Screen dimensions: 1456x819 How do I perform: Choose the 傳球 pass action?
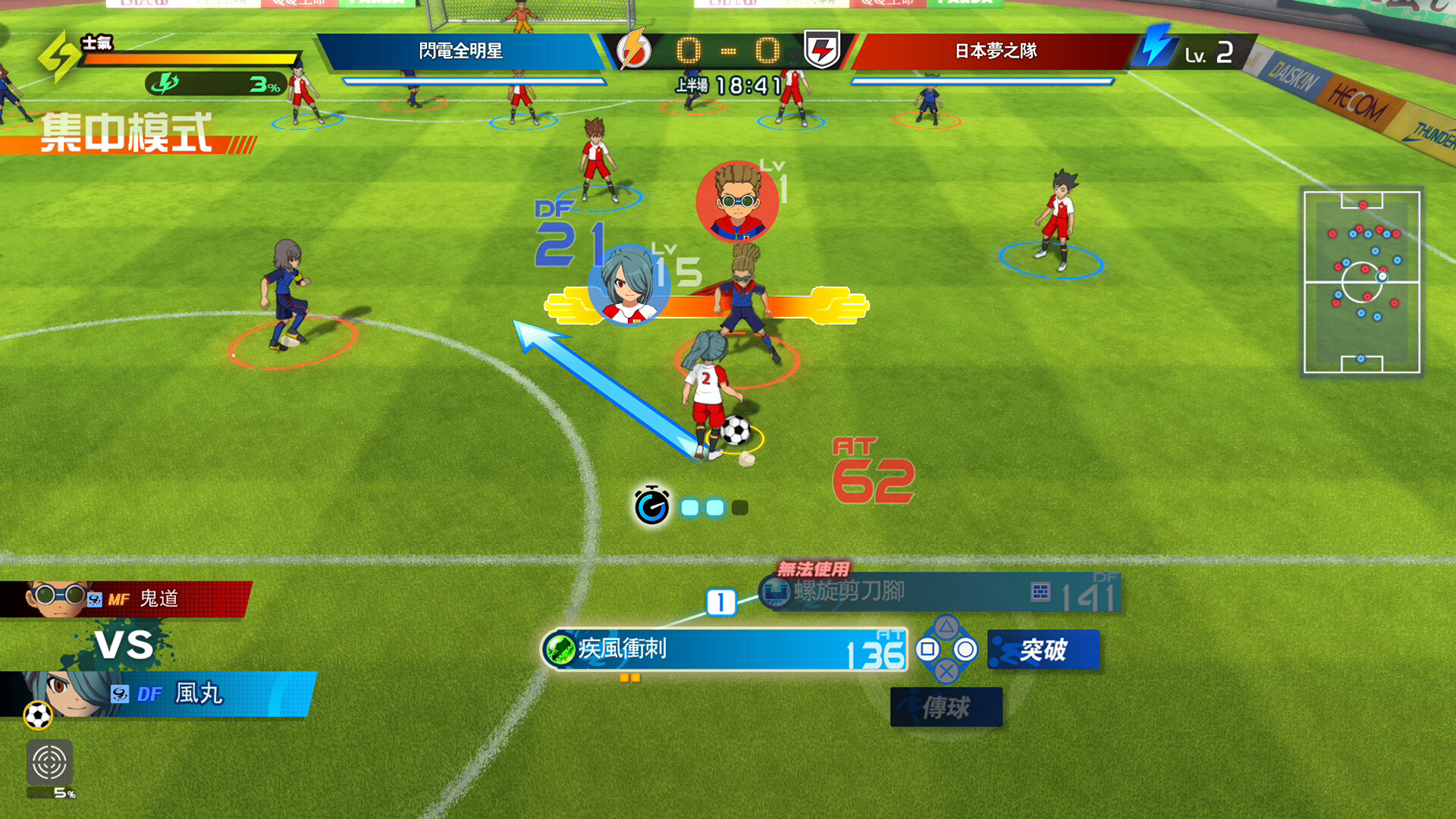tap(946, 707)
